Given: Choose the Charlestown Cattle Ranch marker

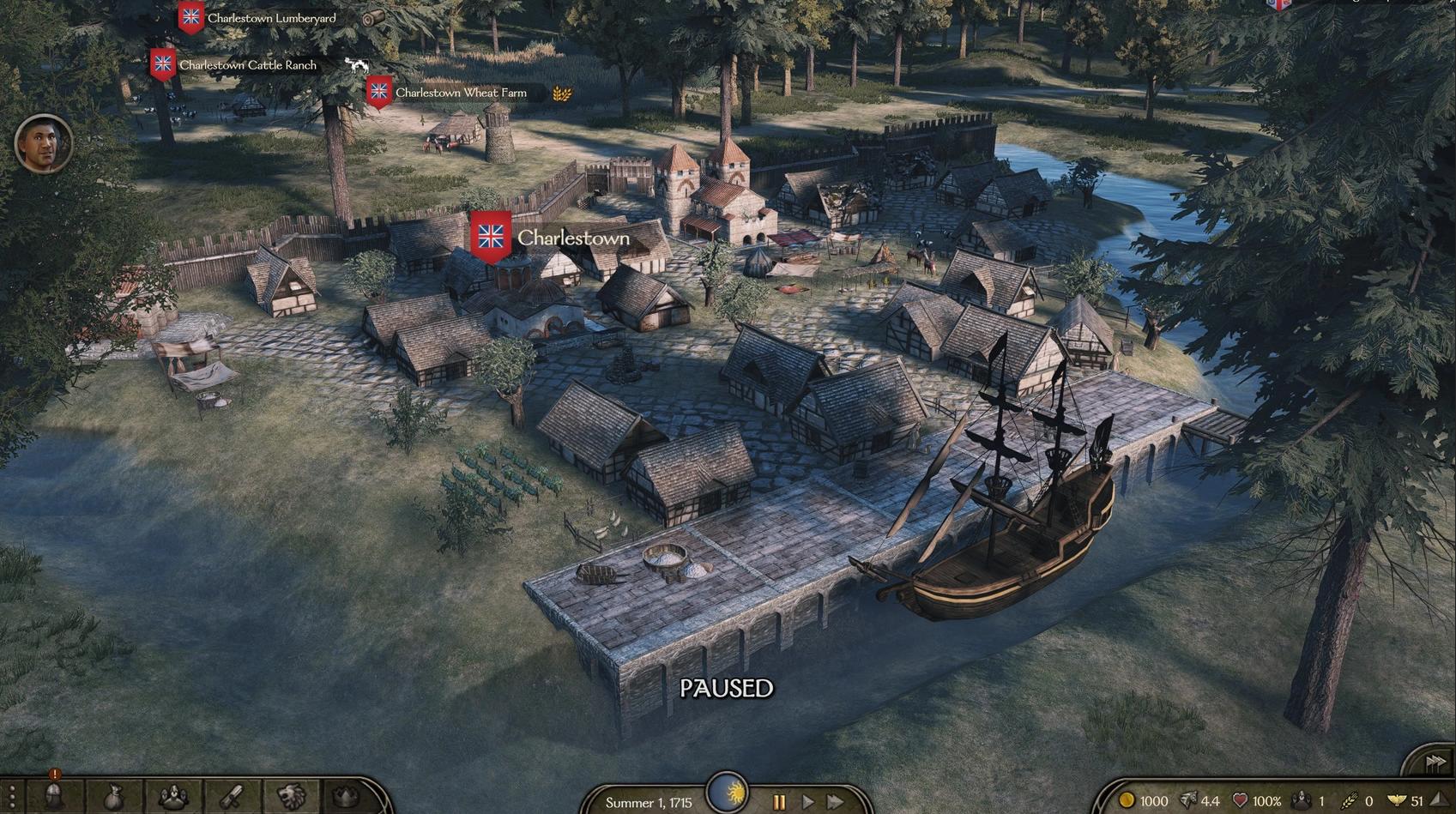Looking at the screenshot, I should click(x=247, y=65).
